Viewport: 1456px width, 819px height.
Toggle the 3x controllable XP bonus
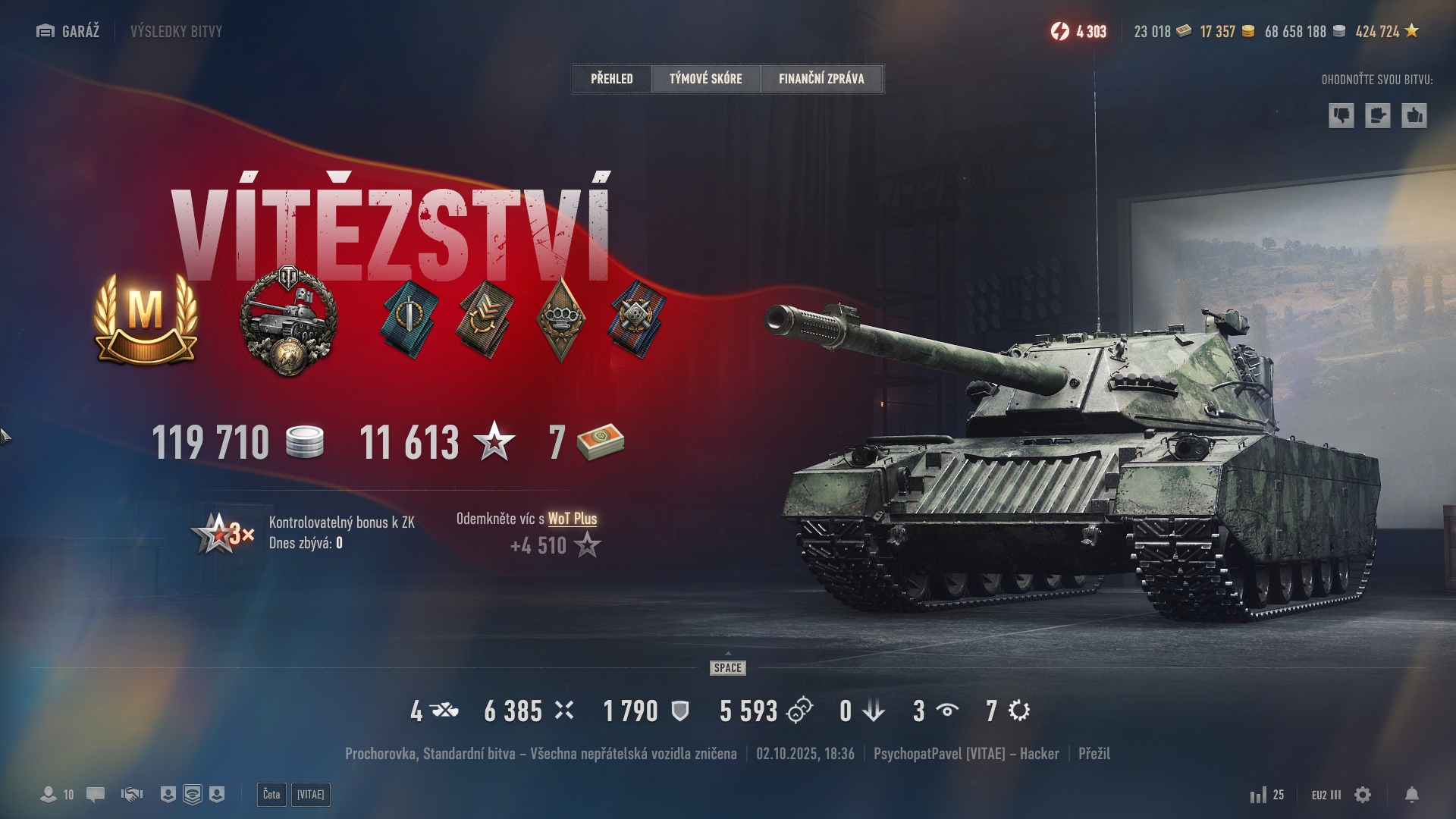point(222,533)
